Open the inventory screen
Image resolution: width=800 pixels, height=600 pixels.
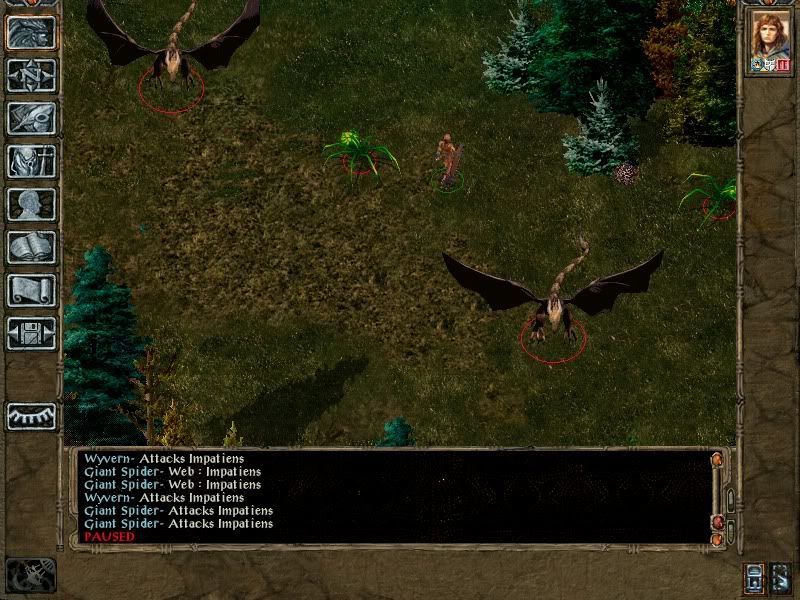click(31, 161)
